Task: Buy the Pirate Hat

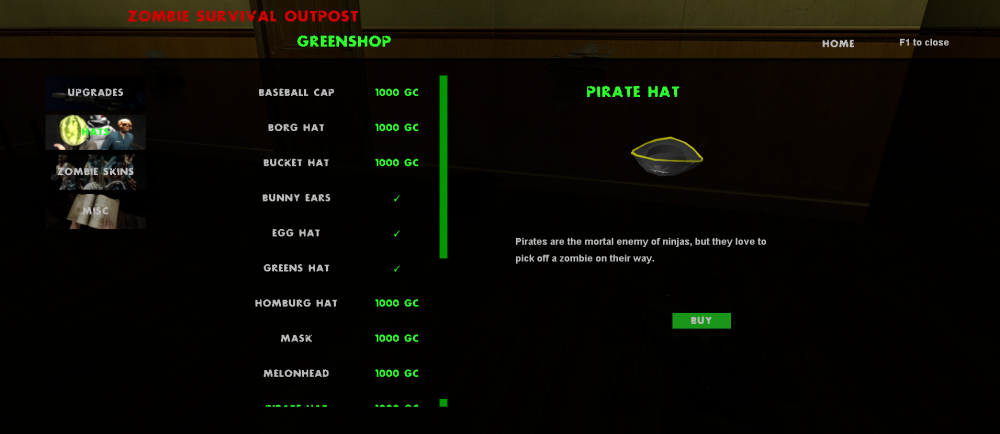Action: coord(701,321)
